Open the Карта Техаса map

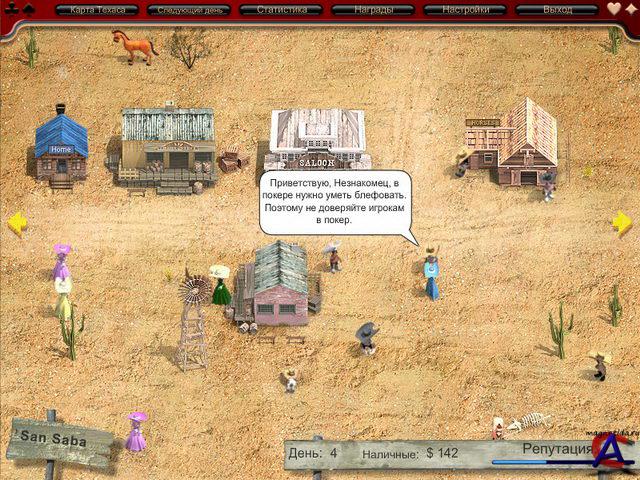[x=98, y=10]
